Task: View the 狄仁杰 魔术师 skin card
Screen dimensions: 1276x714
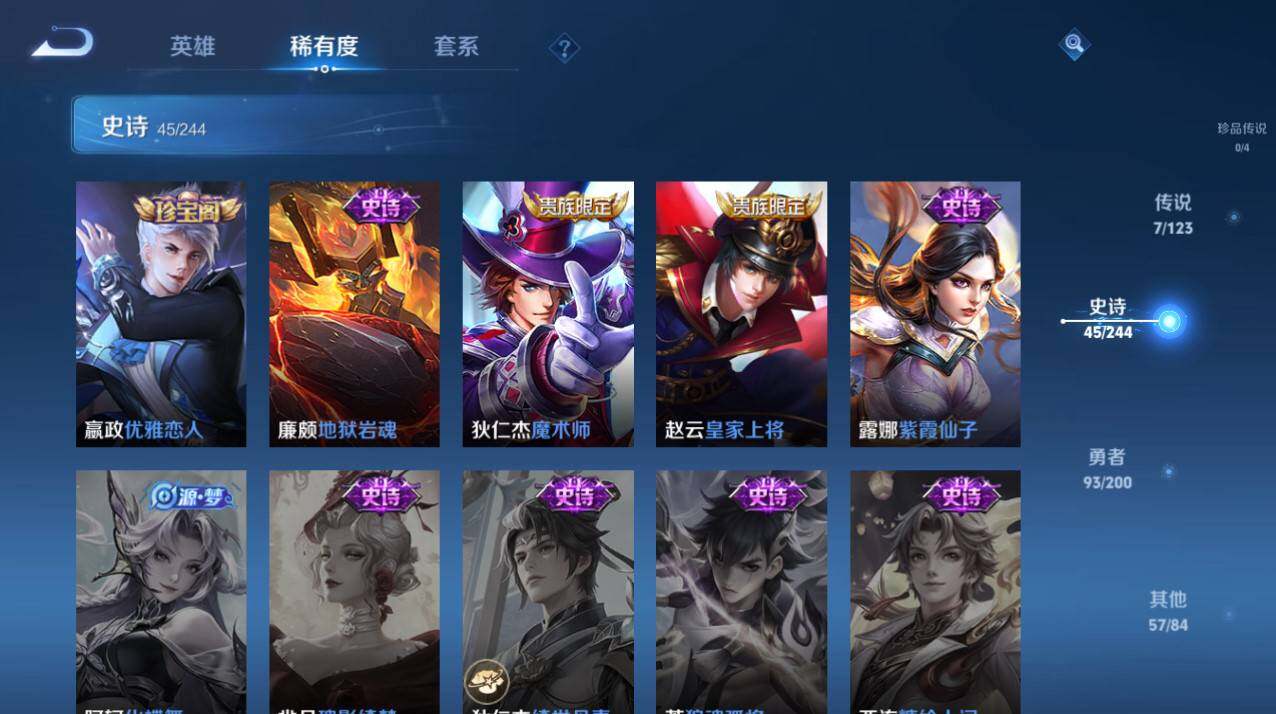Action: point(548,314)
